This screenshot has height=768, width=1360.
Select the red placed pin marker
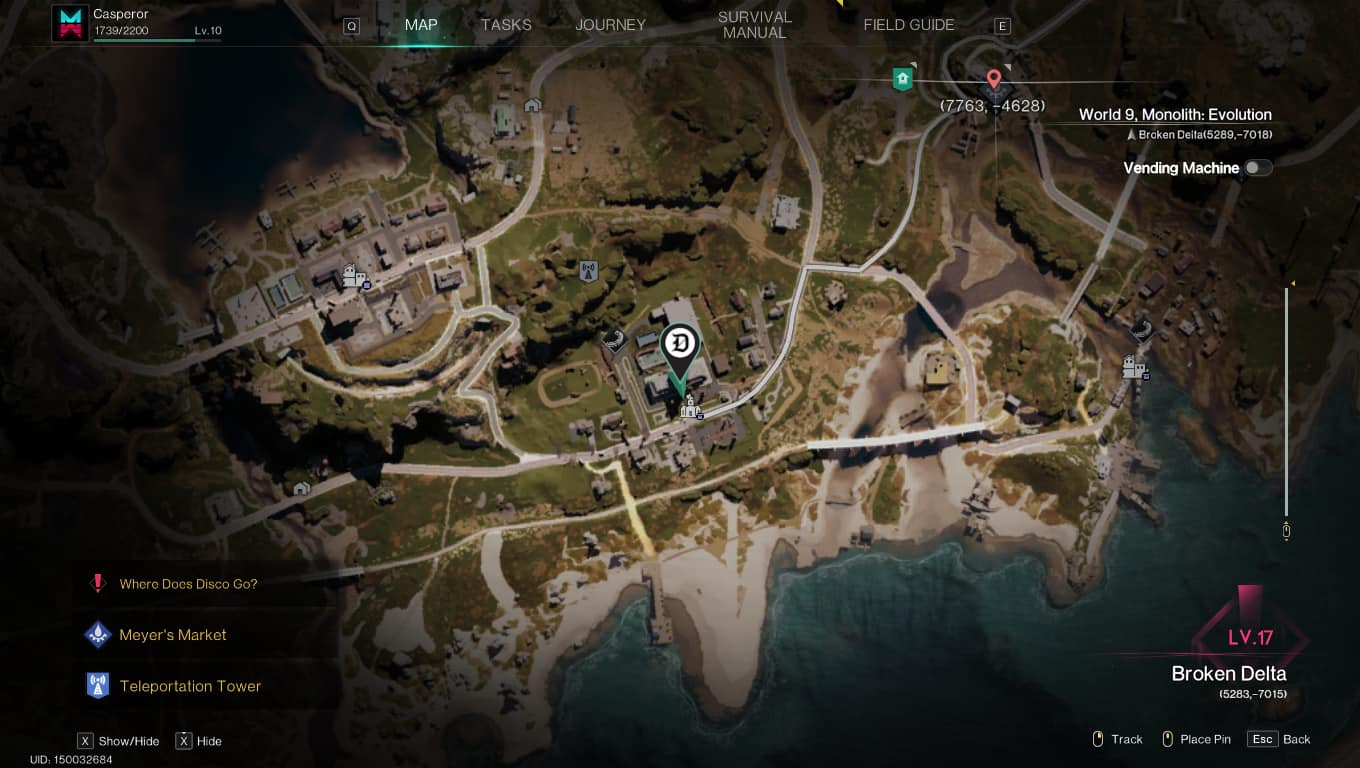[x=993, y=79]
